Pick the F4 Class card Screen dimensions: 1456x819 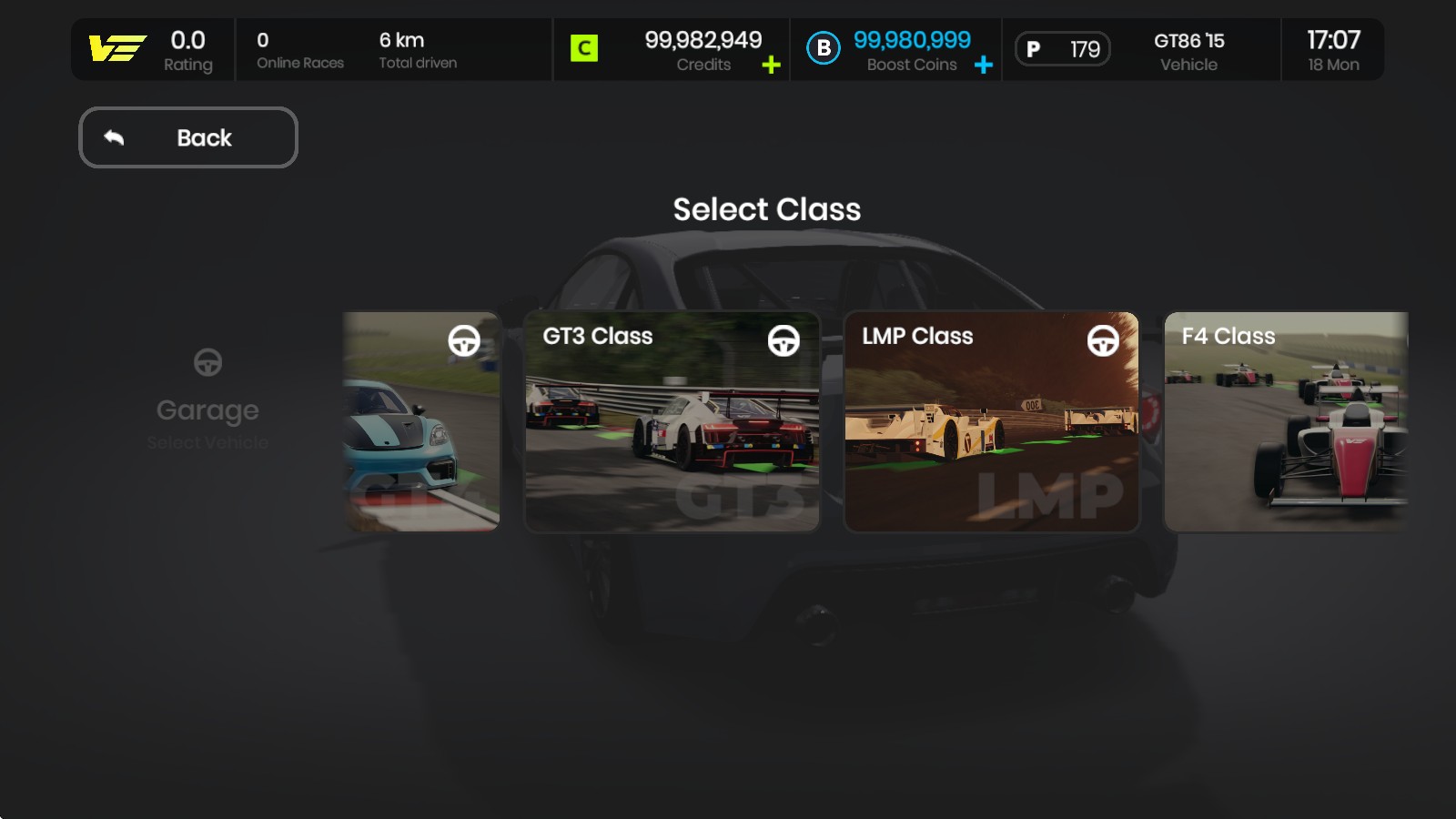coord(1286,421)
